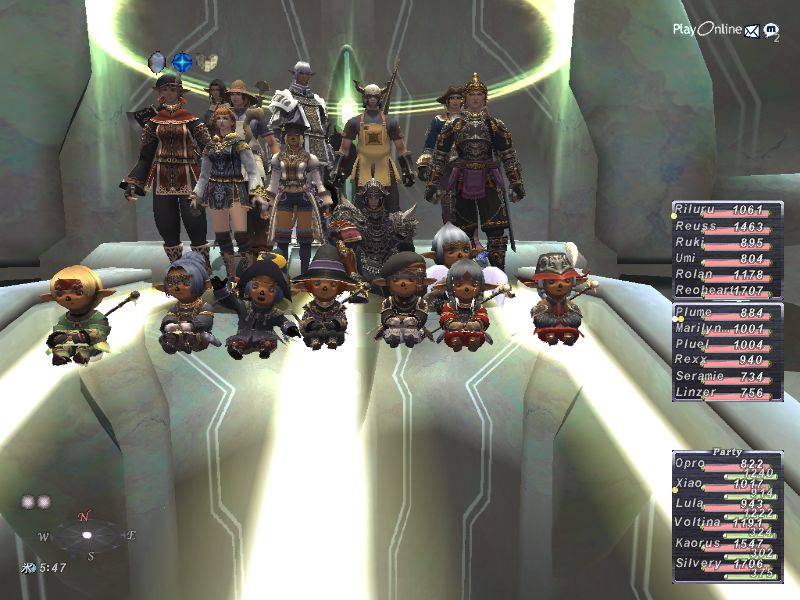Choose Lula in the Party panel
The width and height of the screenshot is (800, 600).
727,505
